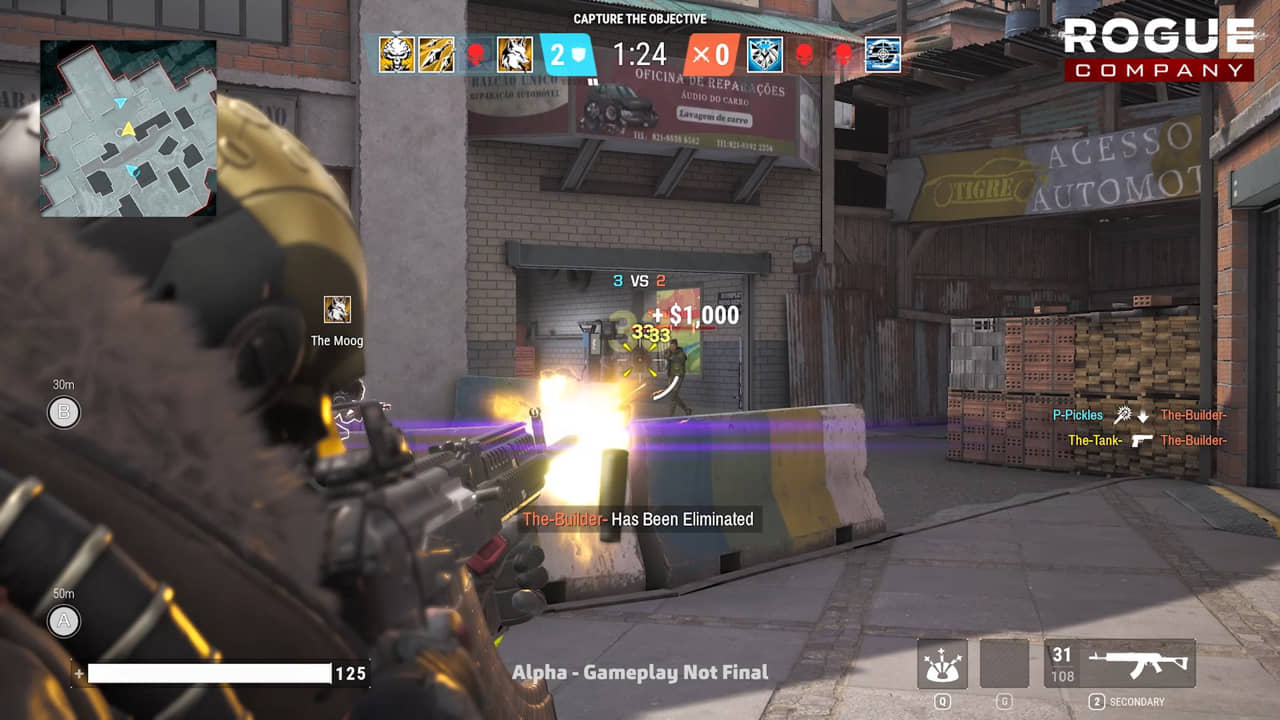Select the wolf teammate portrait in top bar
Viewport: 1280px width, 720px height.
(x=515, y=54)
